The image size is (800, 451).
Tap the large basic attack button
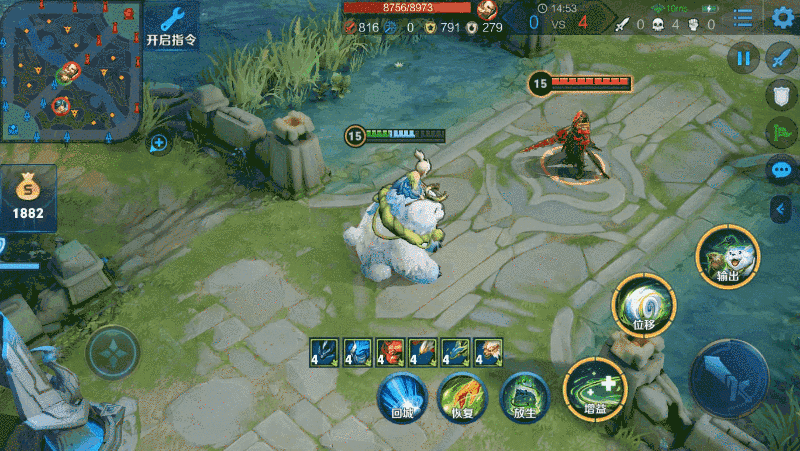pos(729,379)
